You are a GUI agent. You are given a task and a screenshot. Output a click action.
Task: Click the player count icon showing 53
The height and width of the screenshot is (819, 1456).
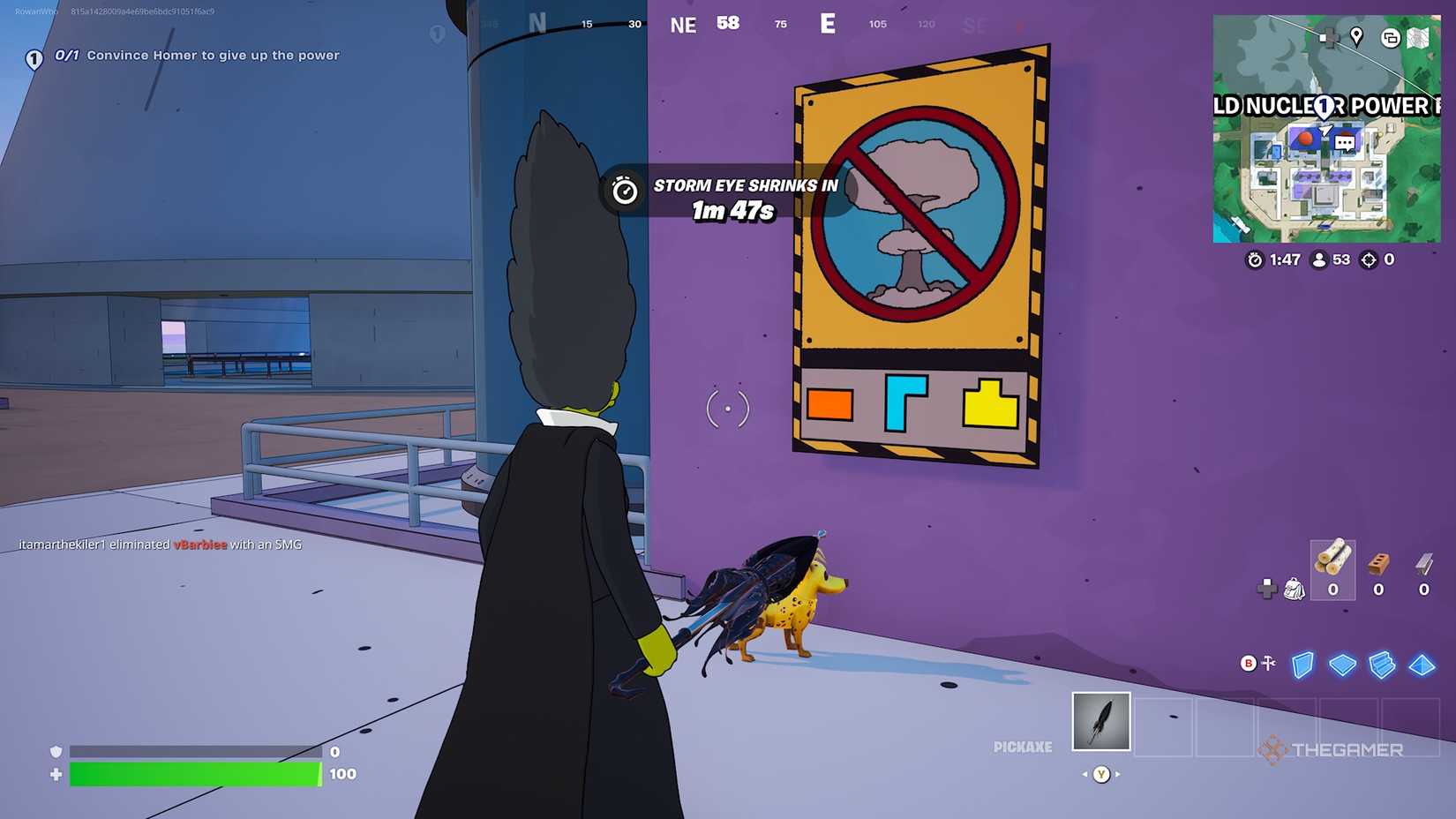point(1317,259)
